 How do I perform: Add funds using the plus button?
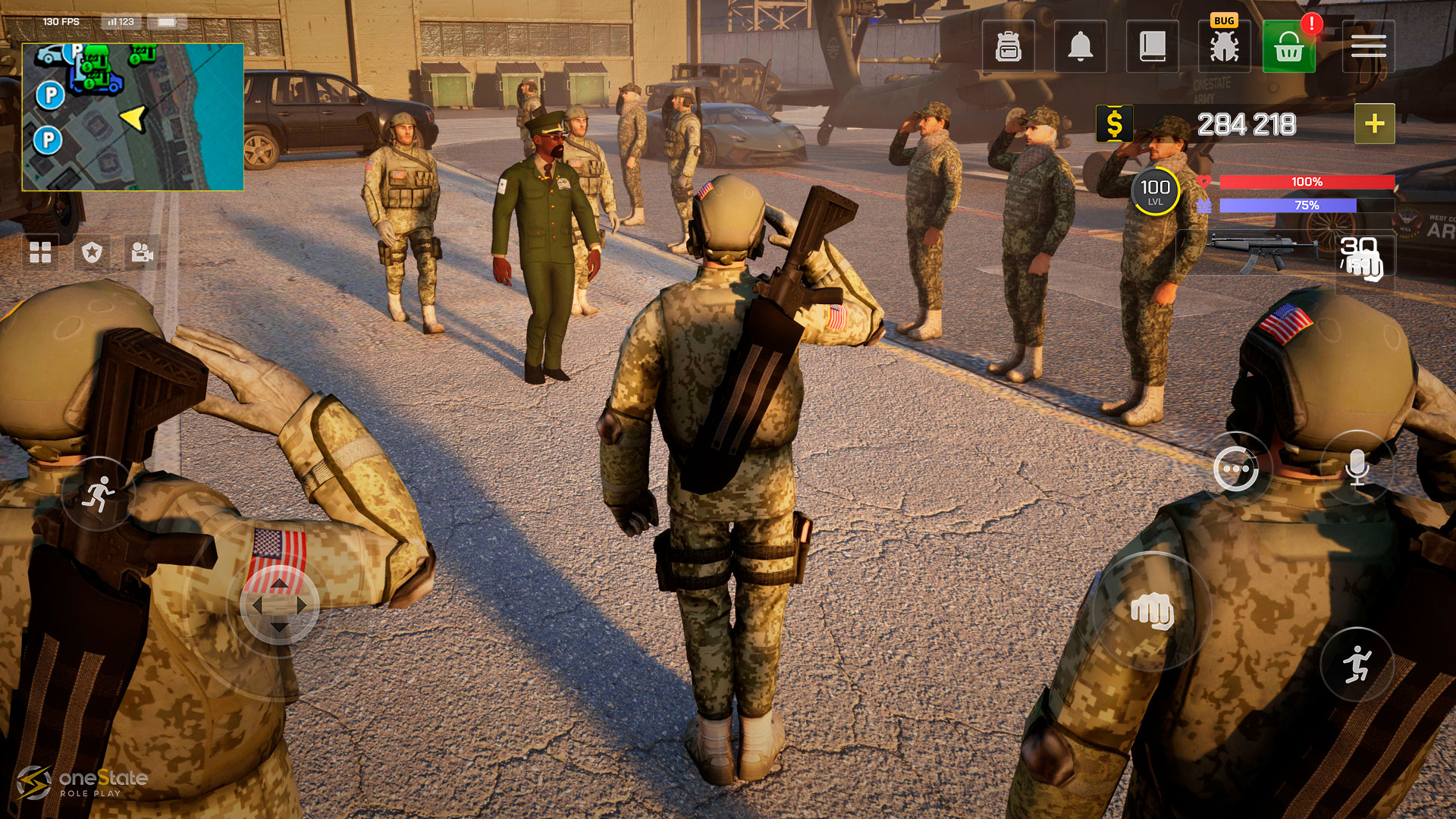coord(1374,124)
